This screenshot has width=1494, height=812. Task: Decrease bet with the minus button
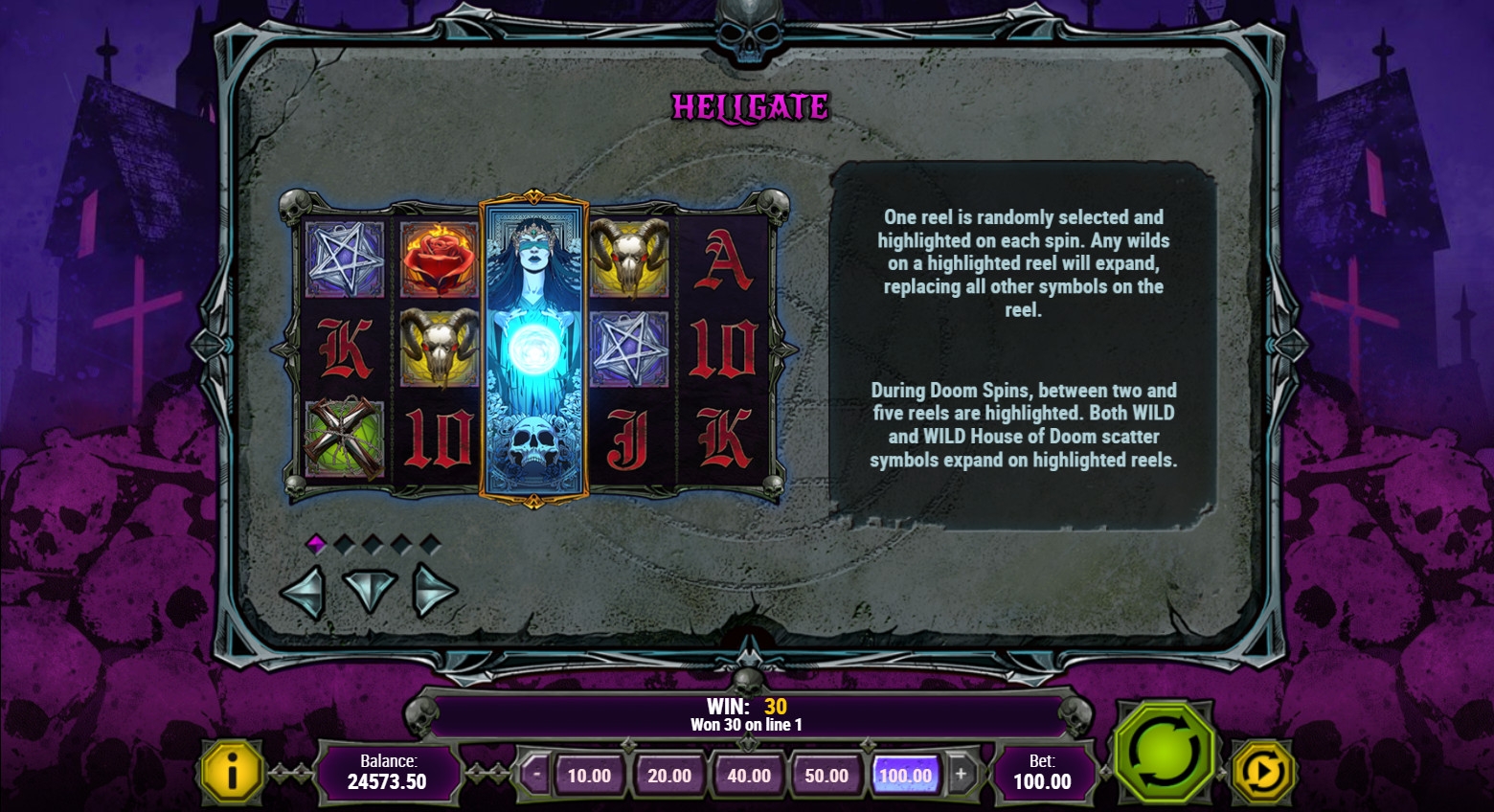pos(536,774)
